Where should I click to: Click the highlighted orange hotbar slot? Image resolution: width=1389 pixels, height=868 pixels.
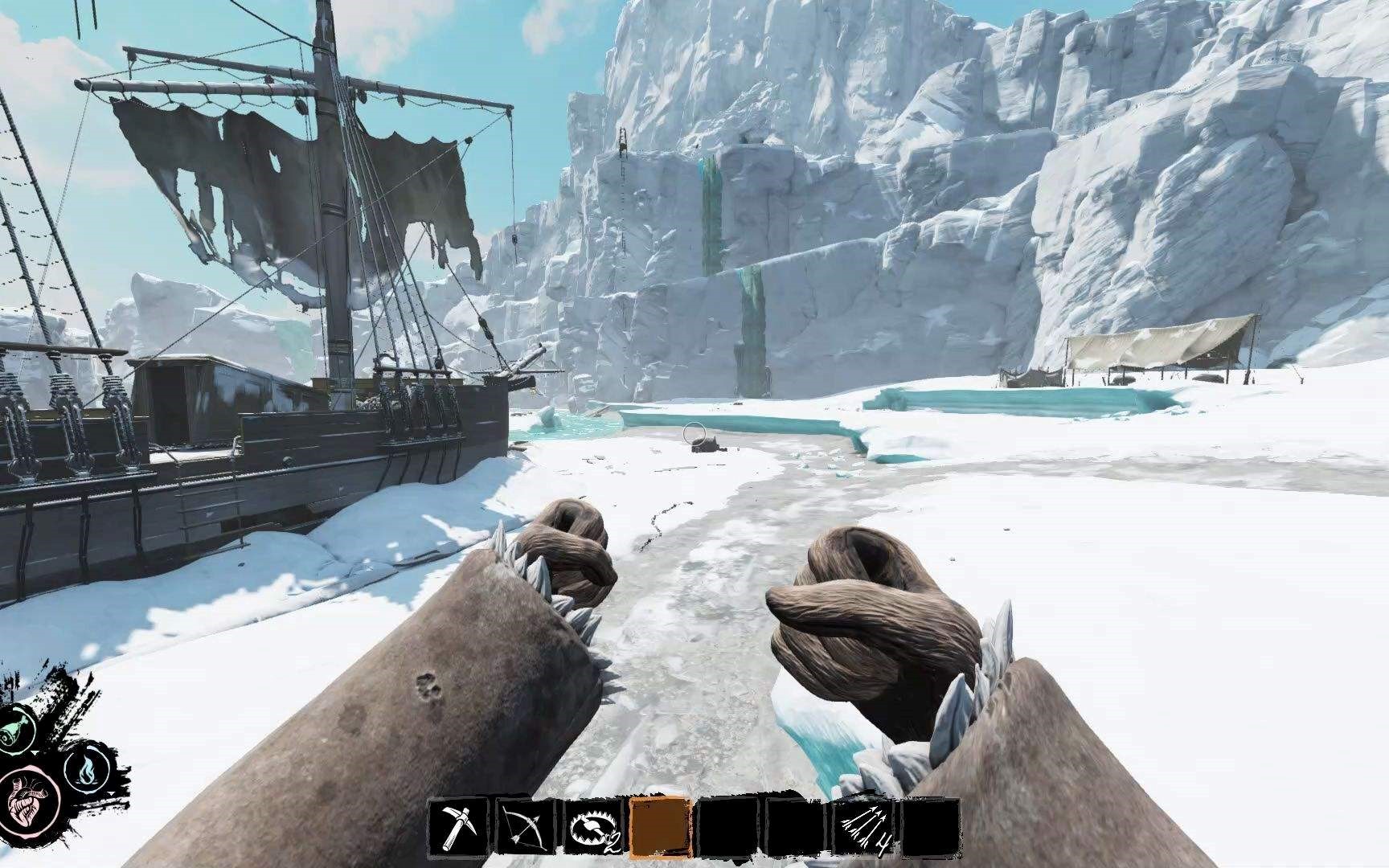pyautogui.click(x=660, y=828)
